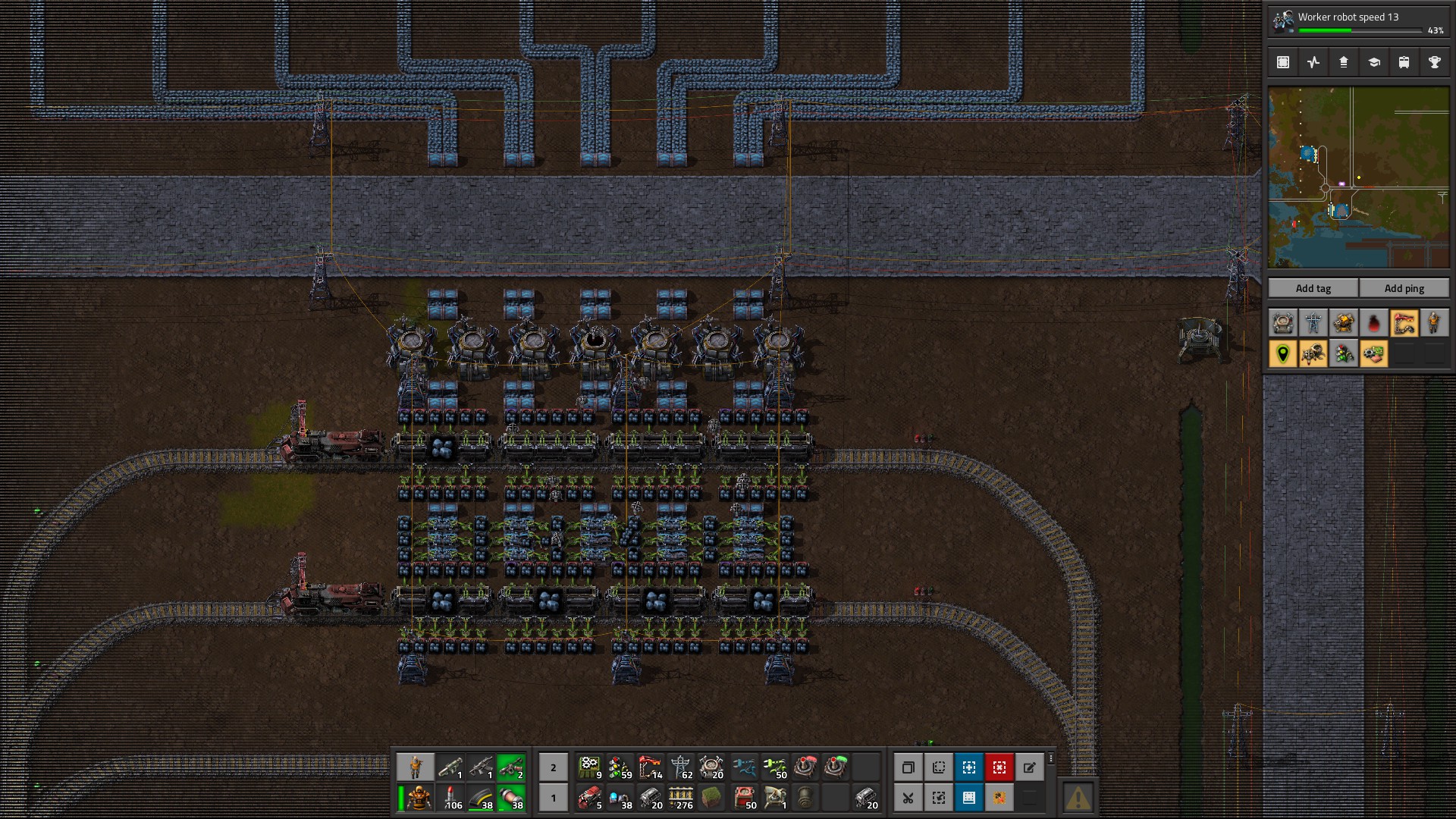Click the cut scissors shortcut

pos(908,798)
